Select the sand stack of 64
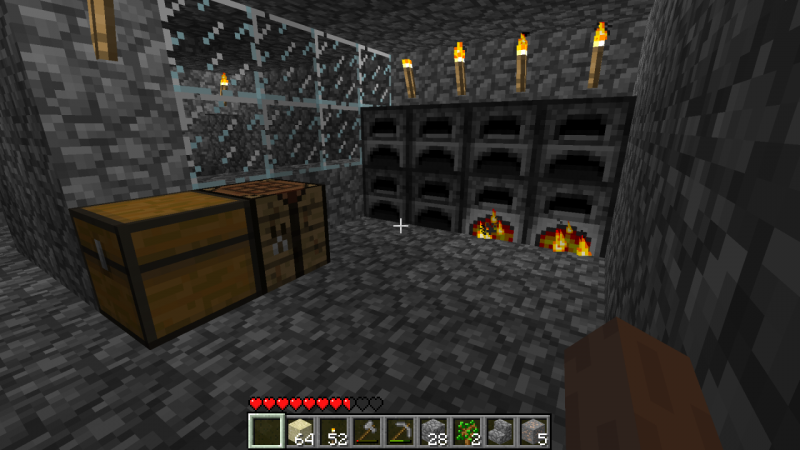800x450 pixels. [x=300, y=432]
